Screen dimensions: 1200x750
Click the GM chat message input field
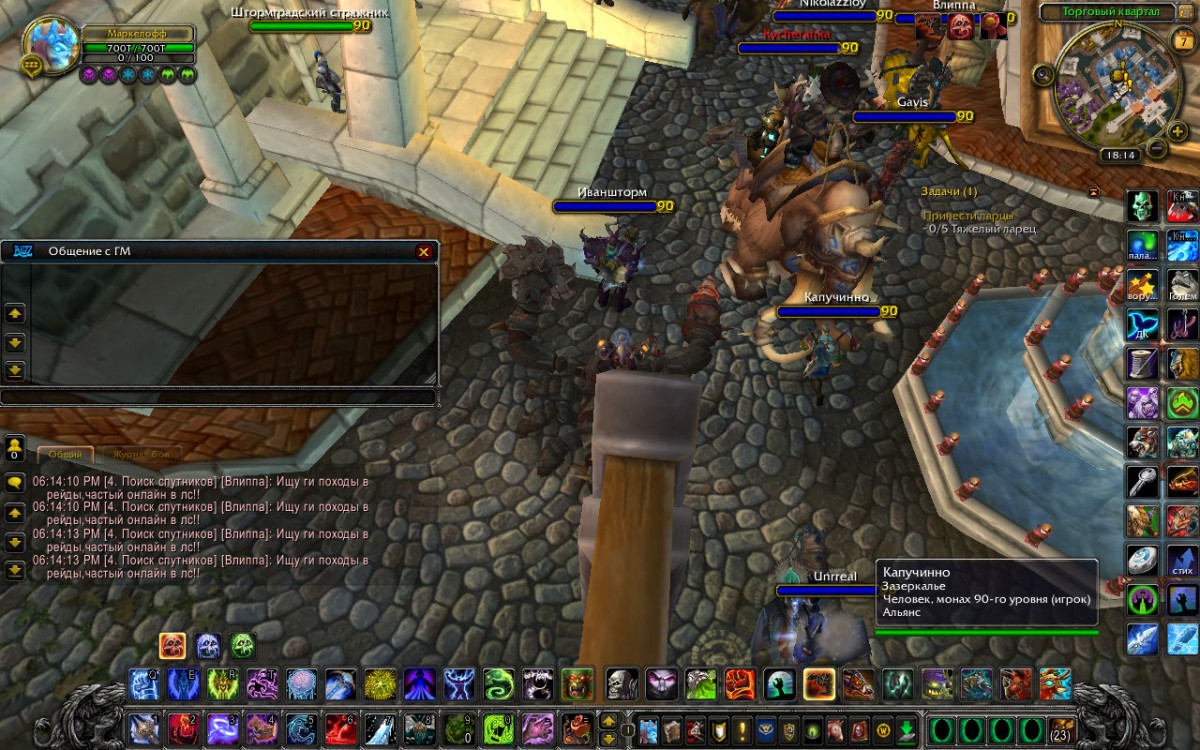click(218, 397)
